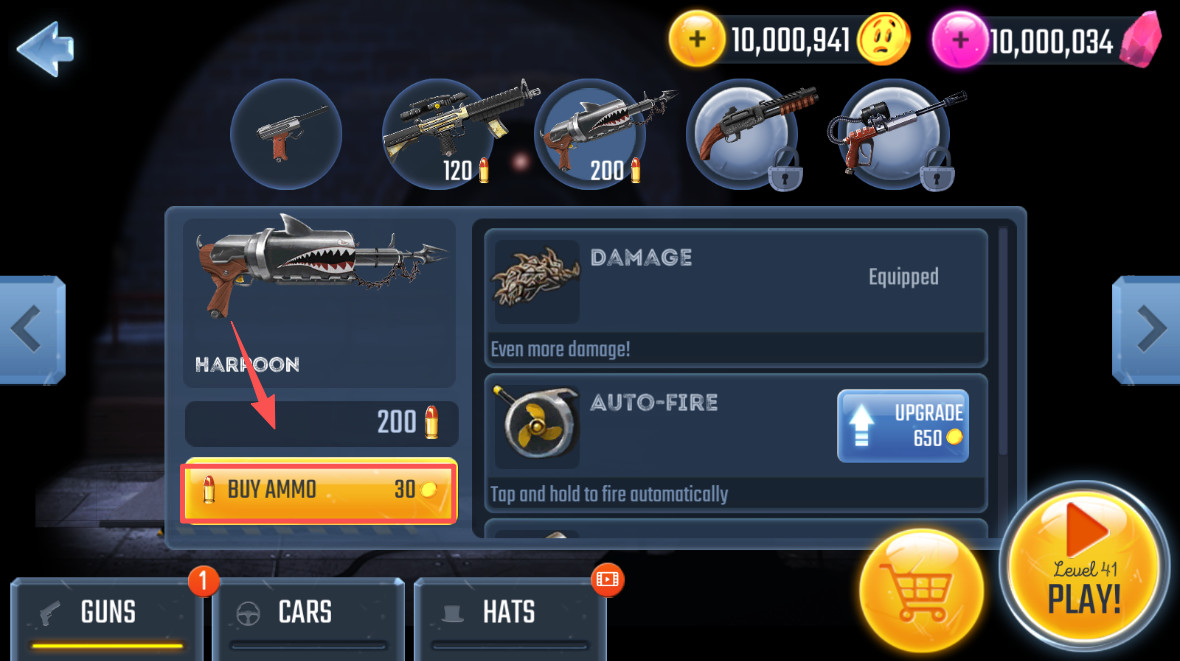Select the small pistol weapon slot
Viewport: 1180px width, 661px height.
point(286,134)
